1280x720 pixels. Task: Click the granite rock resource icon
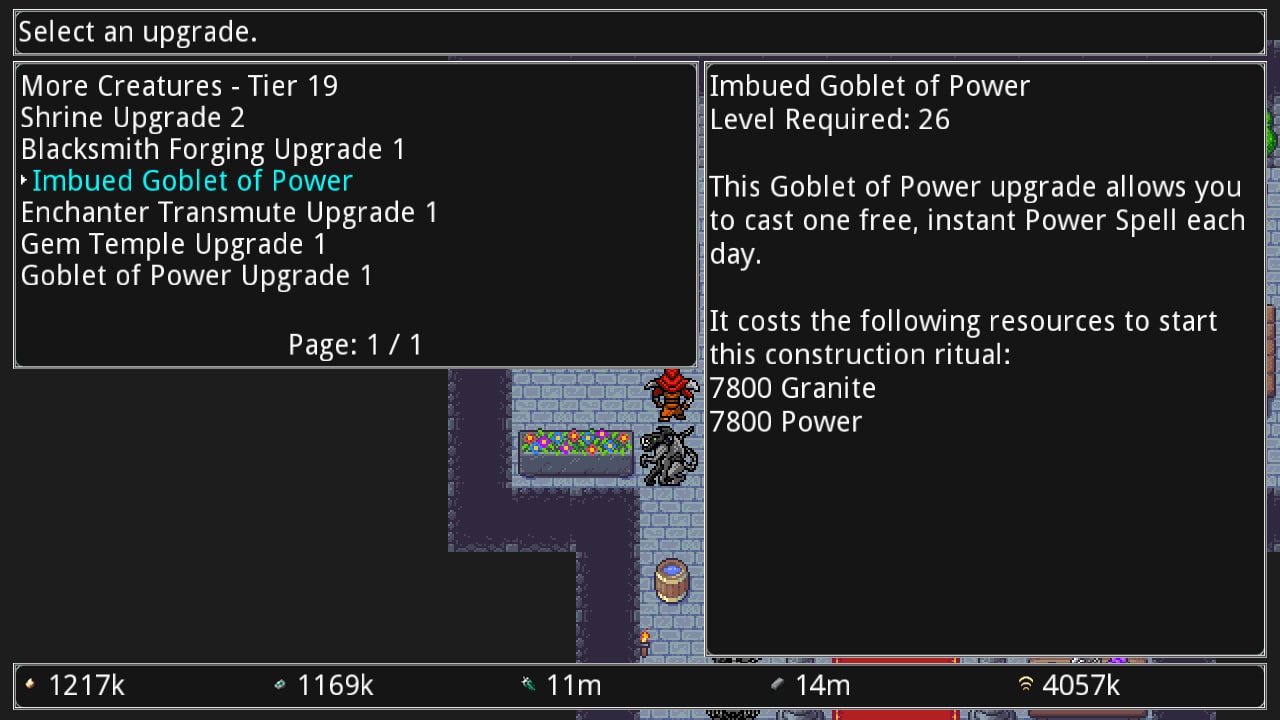coord(779,686)
